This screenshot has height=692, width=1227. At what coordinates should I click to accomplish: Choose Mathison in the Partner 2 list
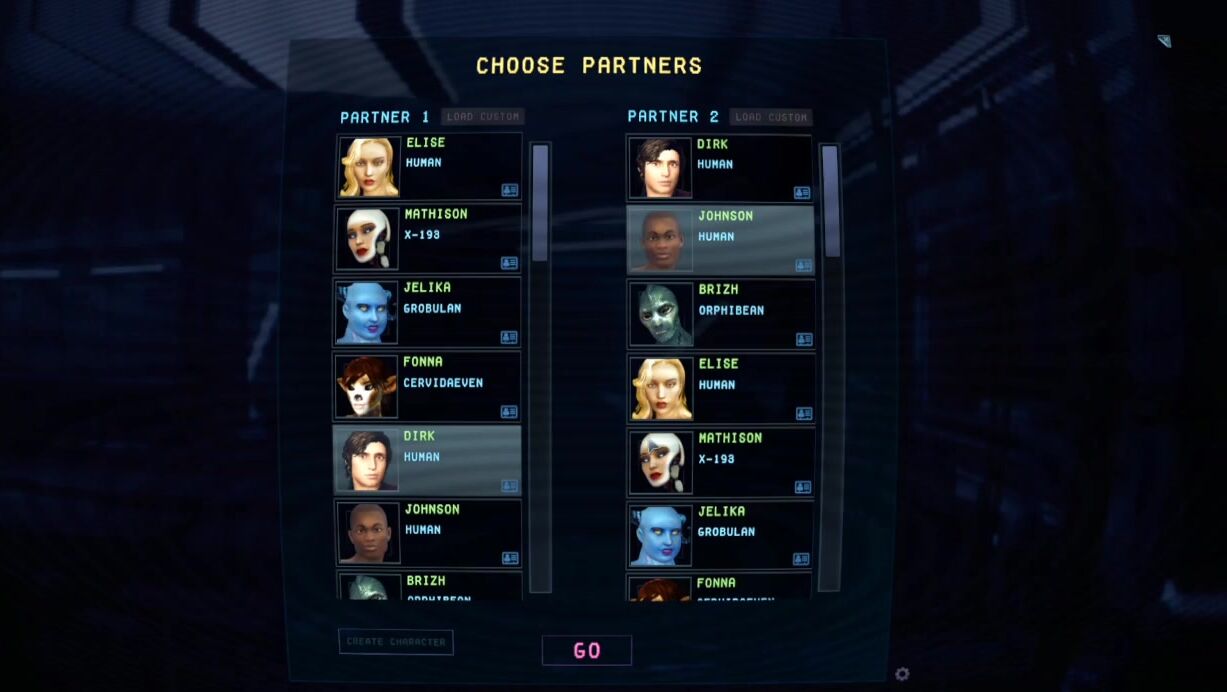point(720,462)
